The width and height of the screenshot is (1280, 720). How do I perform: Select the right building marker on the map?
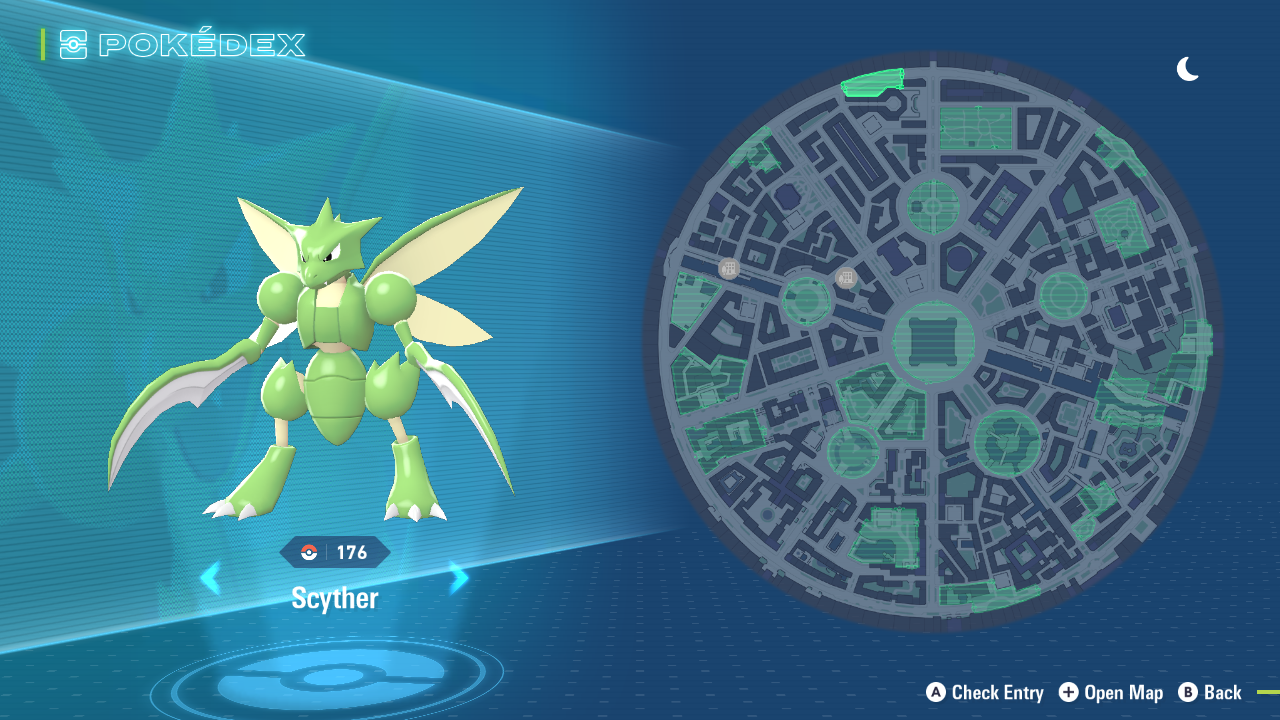pyautogui.click(x=846, y=277)
